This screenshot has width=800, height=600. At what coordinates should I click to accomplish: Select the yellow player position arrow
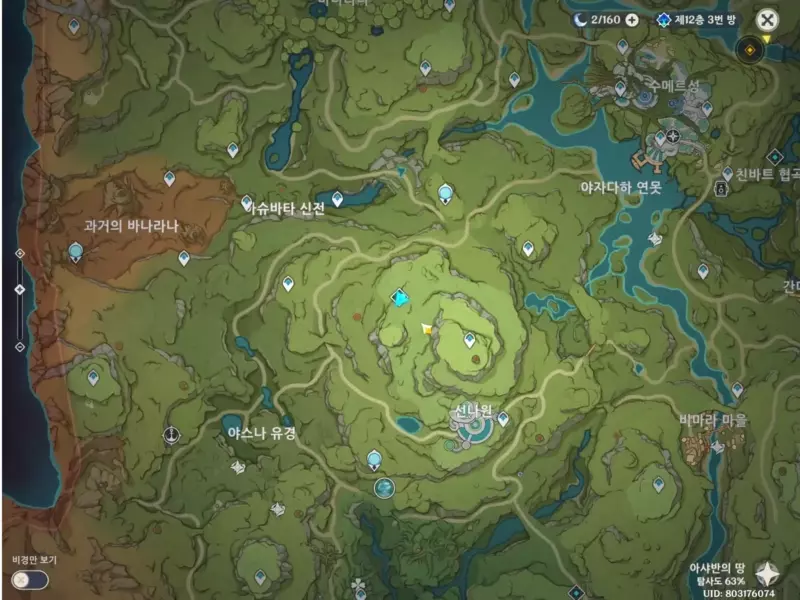(x=428, y=328)
